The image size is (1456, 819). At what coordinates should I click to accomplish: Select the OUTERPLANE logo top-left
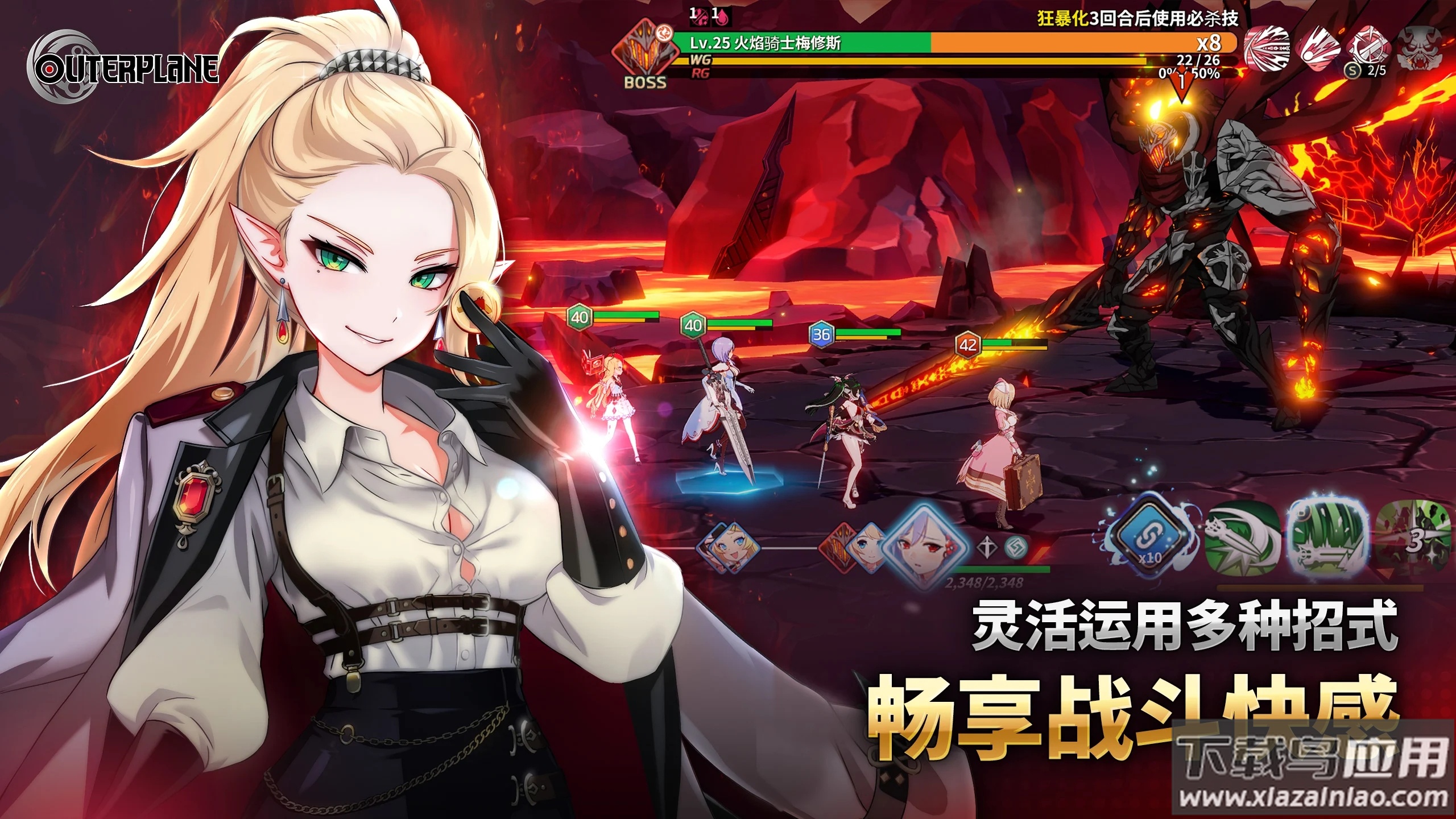click(125, 65)
